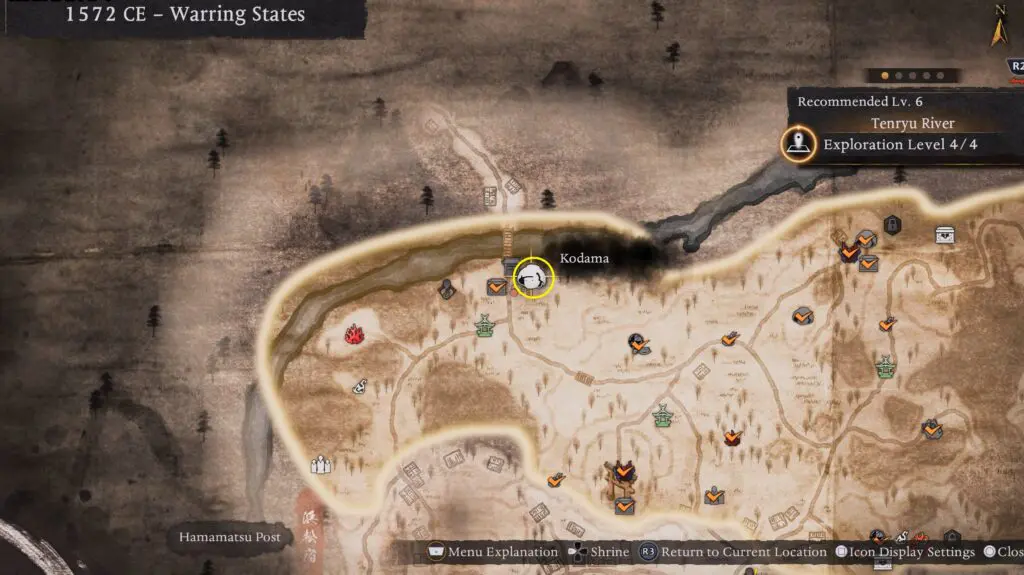The height and width of the screenshot is (575, 1024).
Task: Click the north compass arrow
Action: tap(998, 29)
